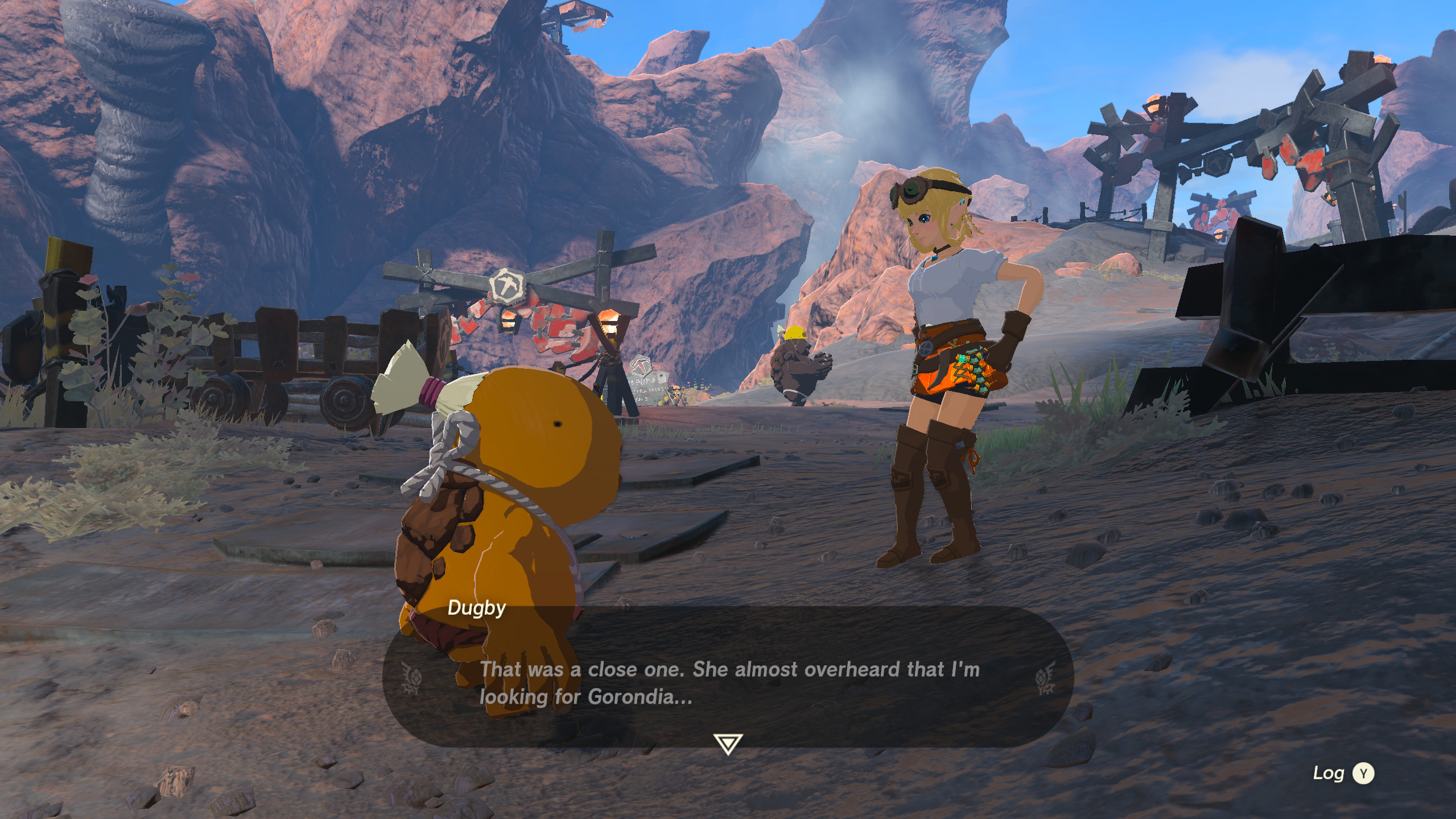This screenshot has height=819, width=1456.
Task: Select the speaker name Dugby
Action: click(477, 609)
